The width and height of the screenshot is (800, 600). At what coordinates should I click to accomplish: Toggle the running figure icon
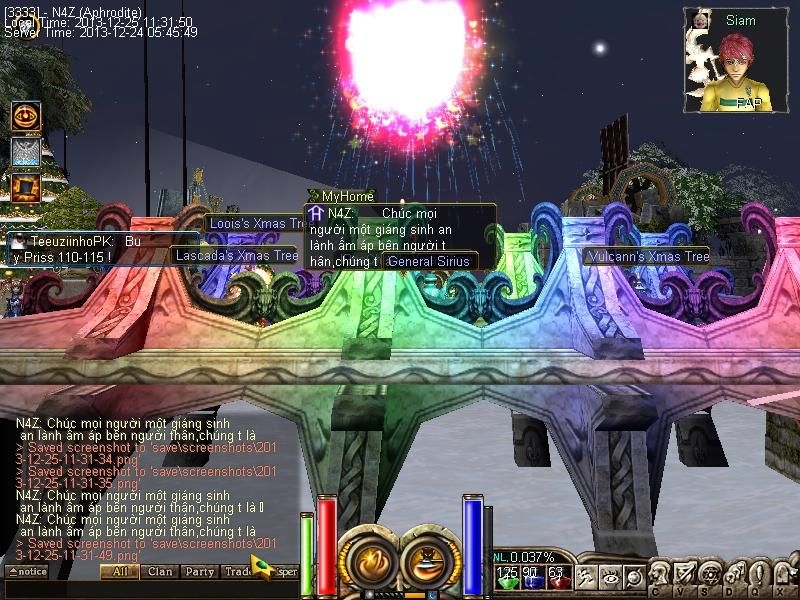tap(584, 577)
